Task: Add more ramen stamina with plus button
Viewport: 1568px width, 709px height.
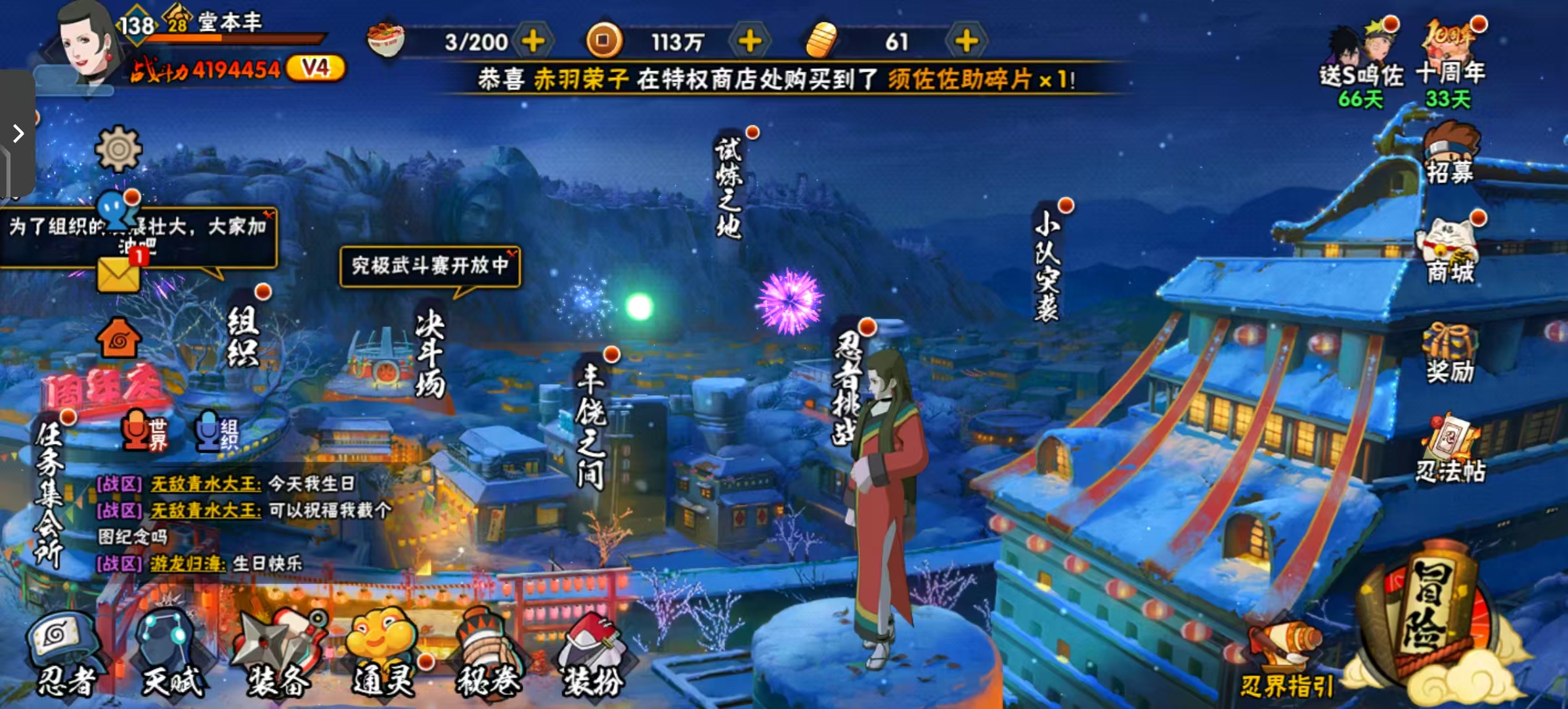Action: pos(533,41)
